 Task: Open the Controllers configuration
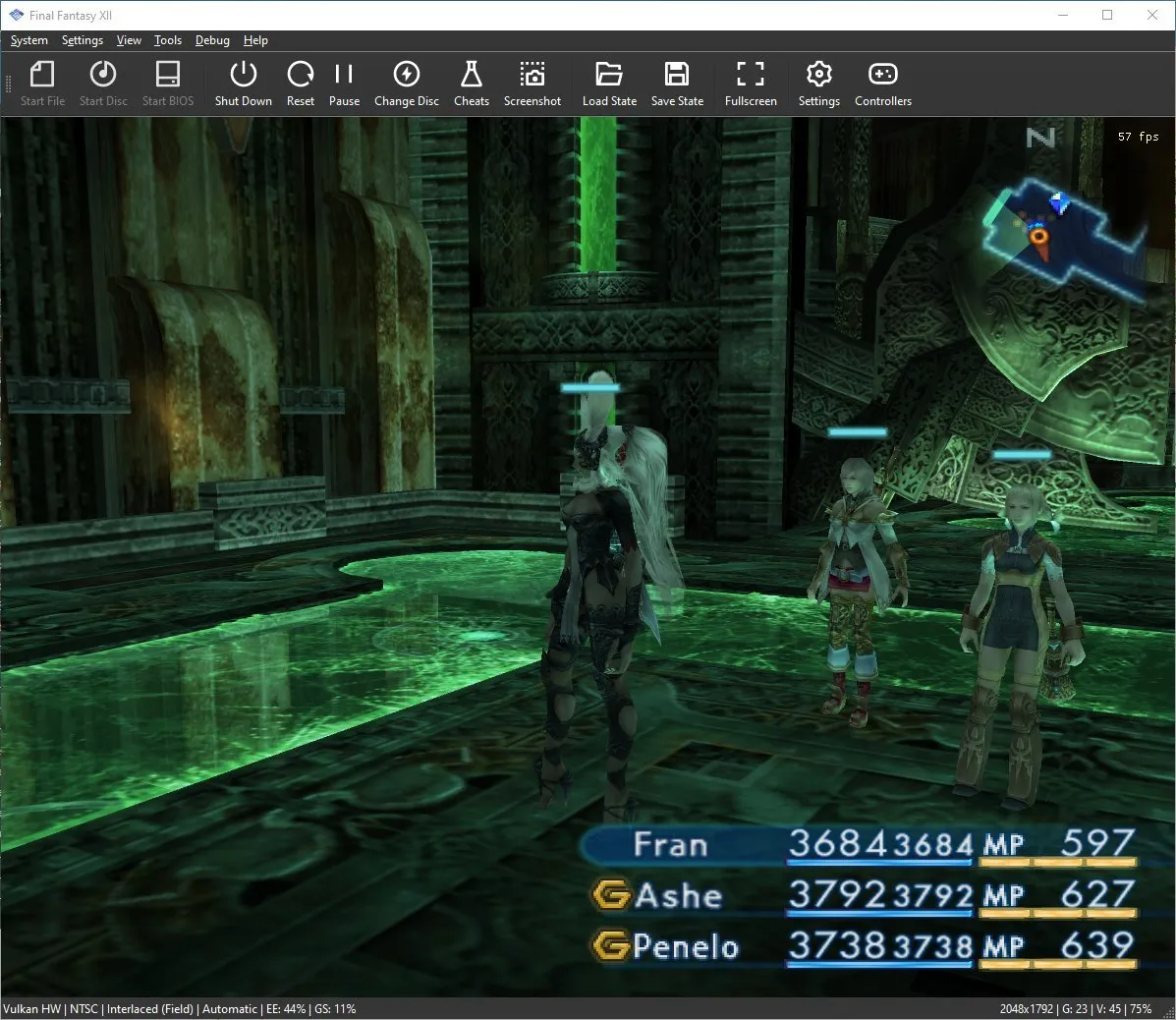click(882, 84)
